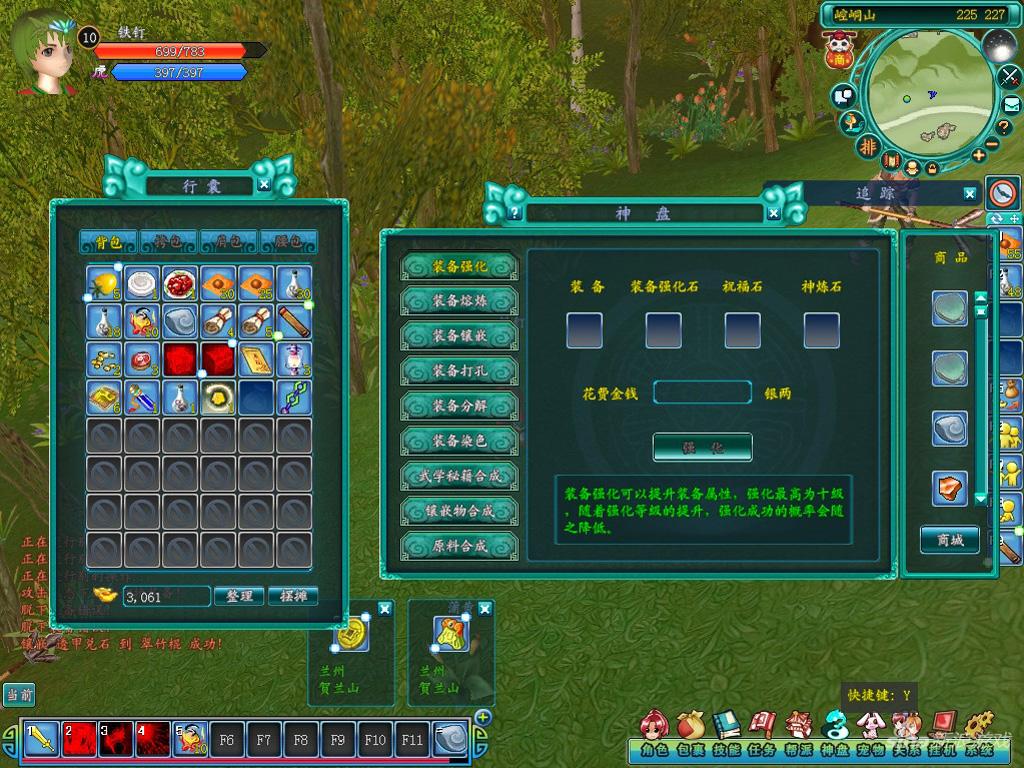Screen dimensions: 1024x768
Task: Click the 花费金钱 cost input field
Action: [x=702, y=393]
